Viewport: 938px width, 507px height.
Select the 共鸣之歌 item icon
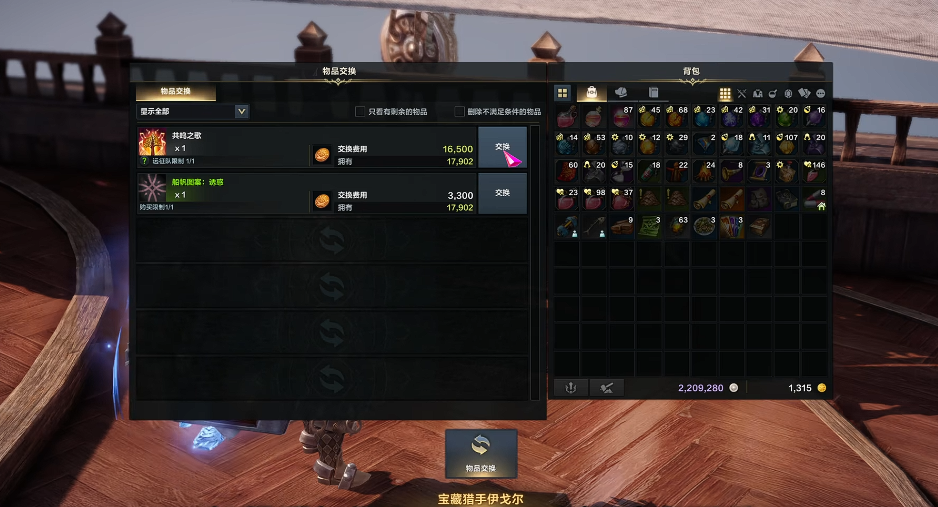152,142
